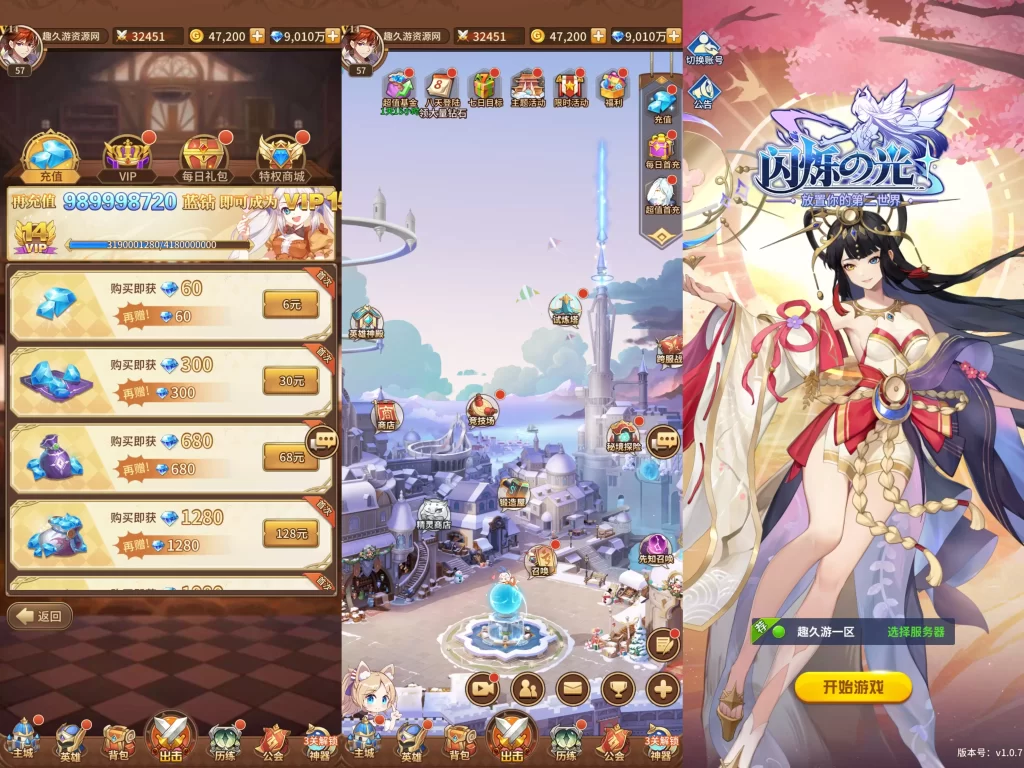Open the 每日首充 daily first recharge
Image resolution: width=1024 pixels, height=768 pixels.
pos(661,149)
